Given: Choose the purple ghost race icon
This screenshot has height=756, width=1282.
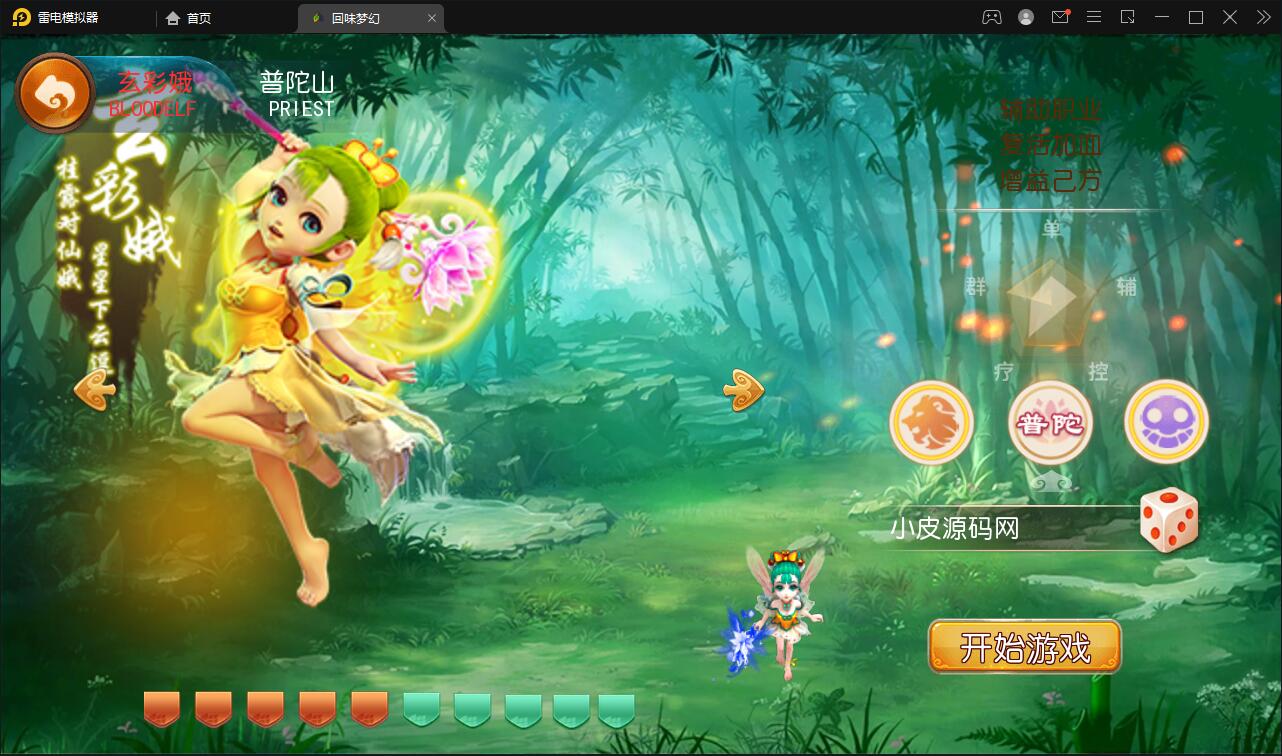Looking at the screenshot, I should pos(1166,422).
